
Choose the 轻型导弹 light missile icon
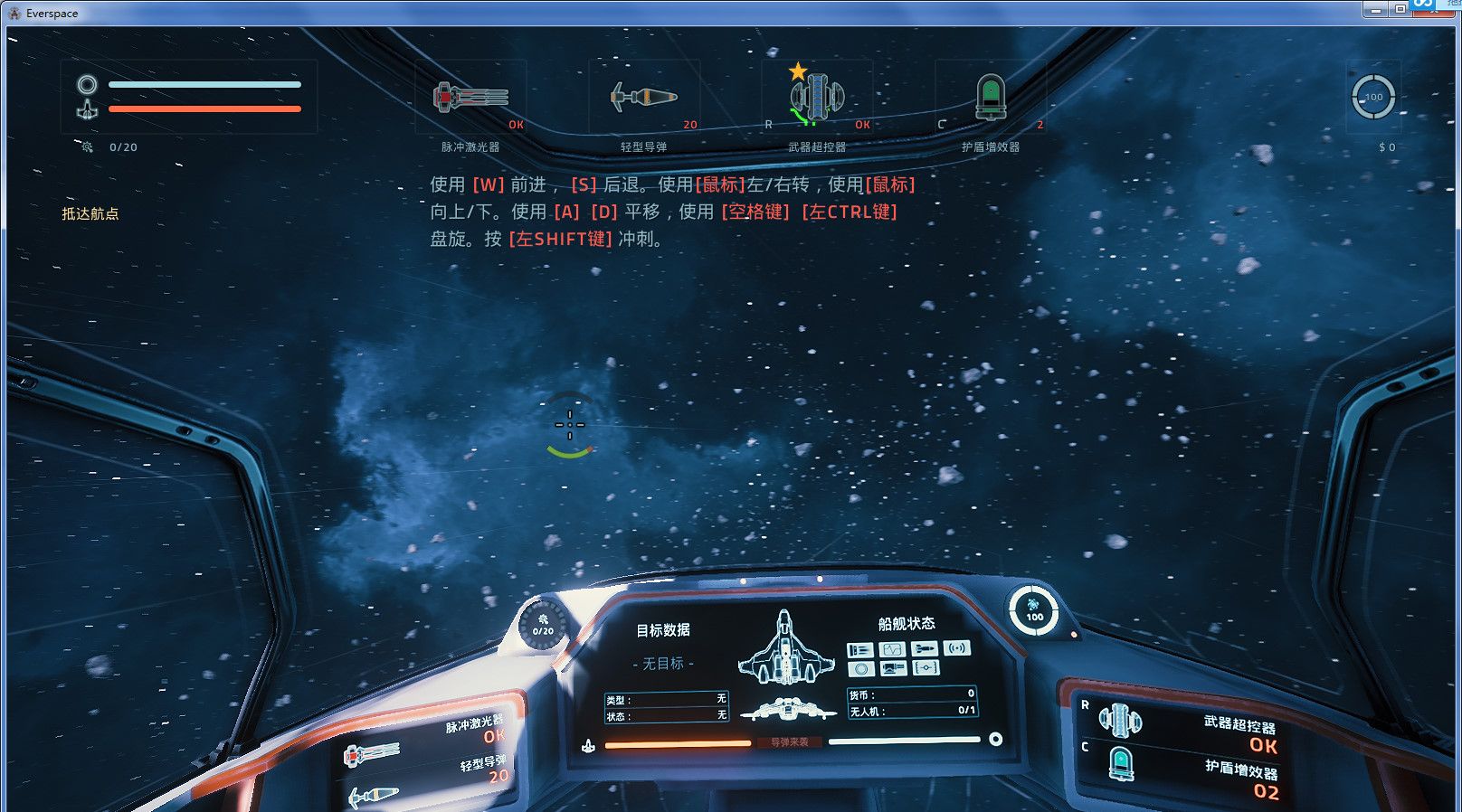click(643, 97)
